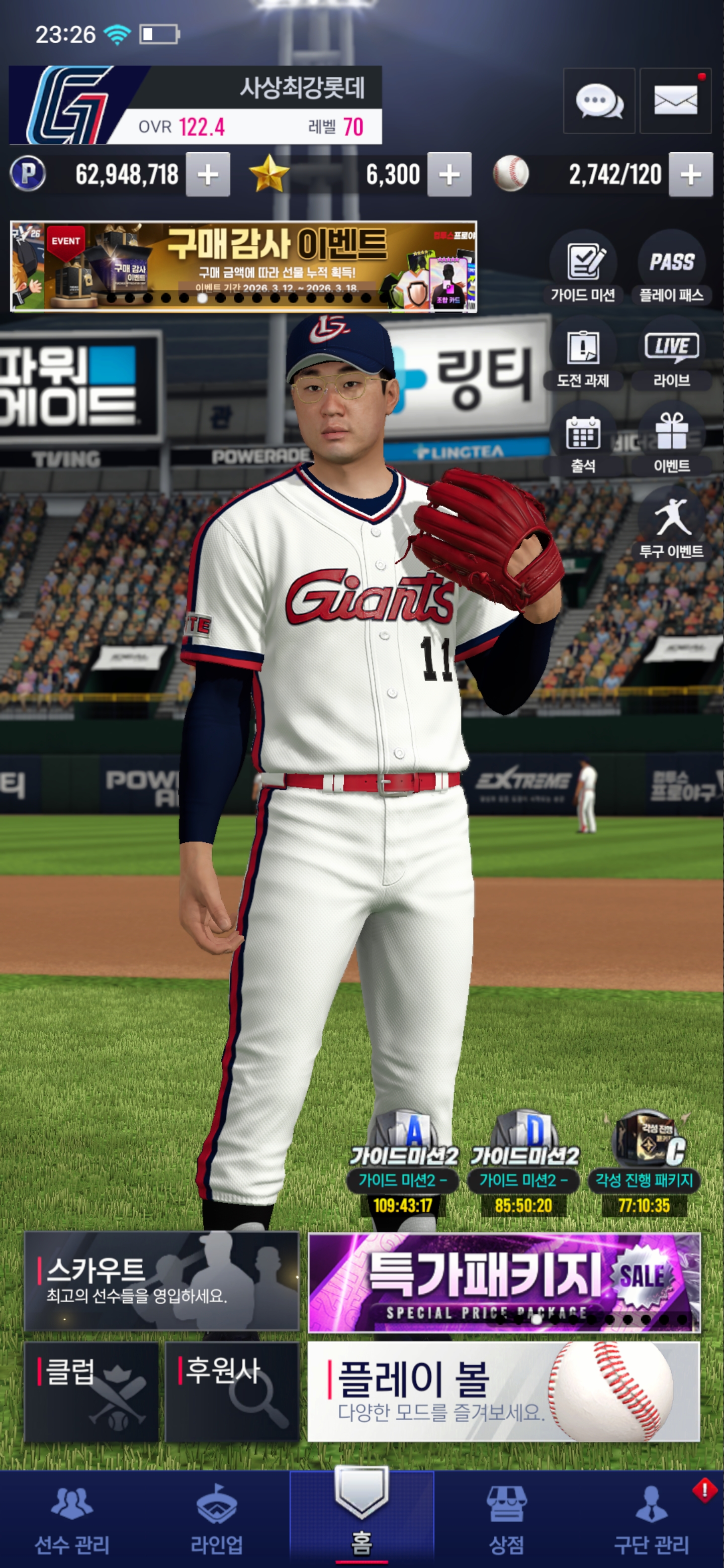Viewport: 724px width, 1568px height.
Task: Open 도전 과제 challenges
Action: click(x=583, y=356)
